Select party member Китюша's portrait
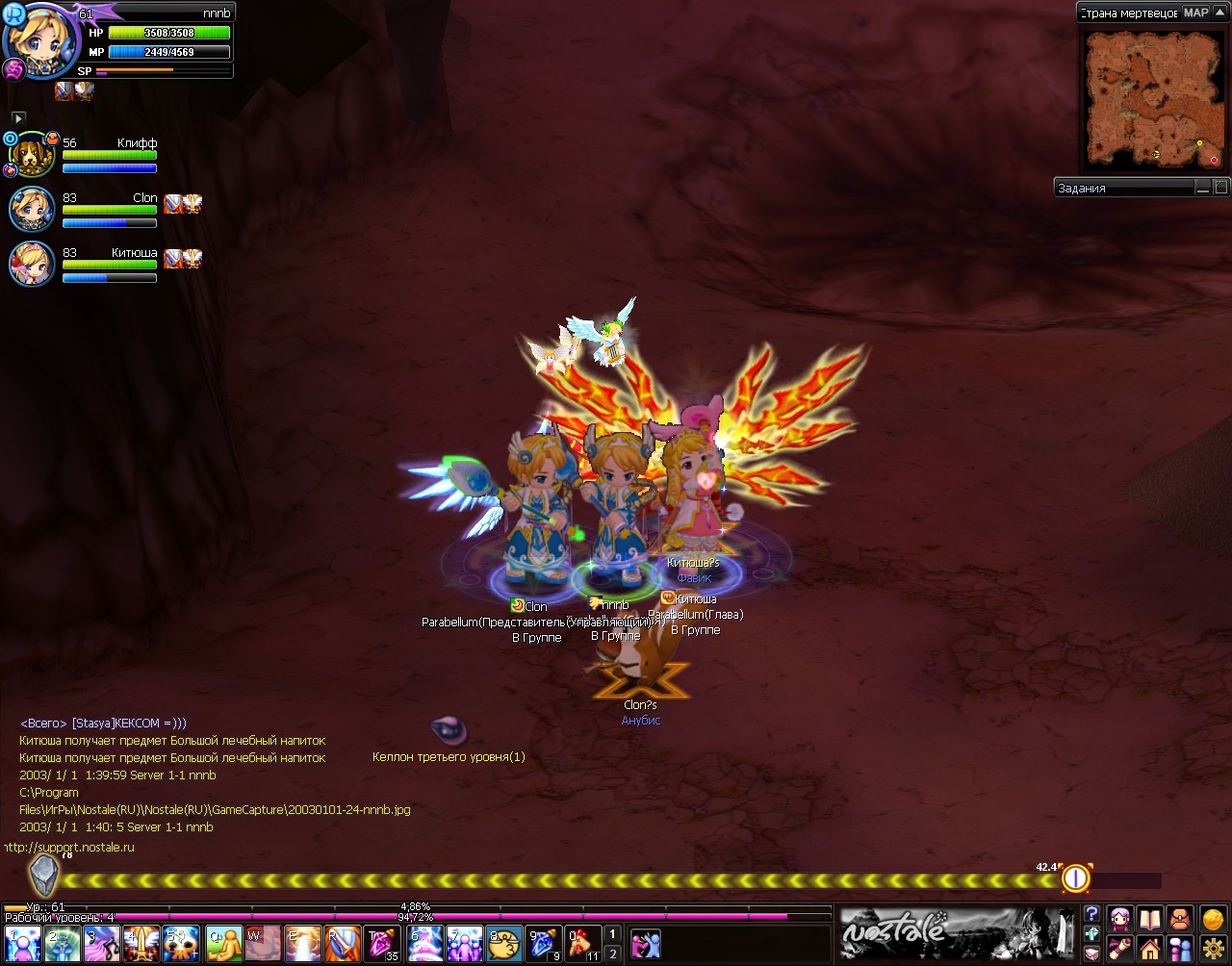The height and width of the screenshot is (966, 1232). click(x=31, y=264)
